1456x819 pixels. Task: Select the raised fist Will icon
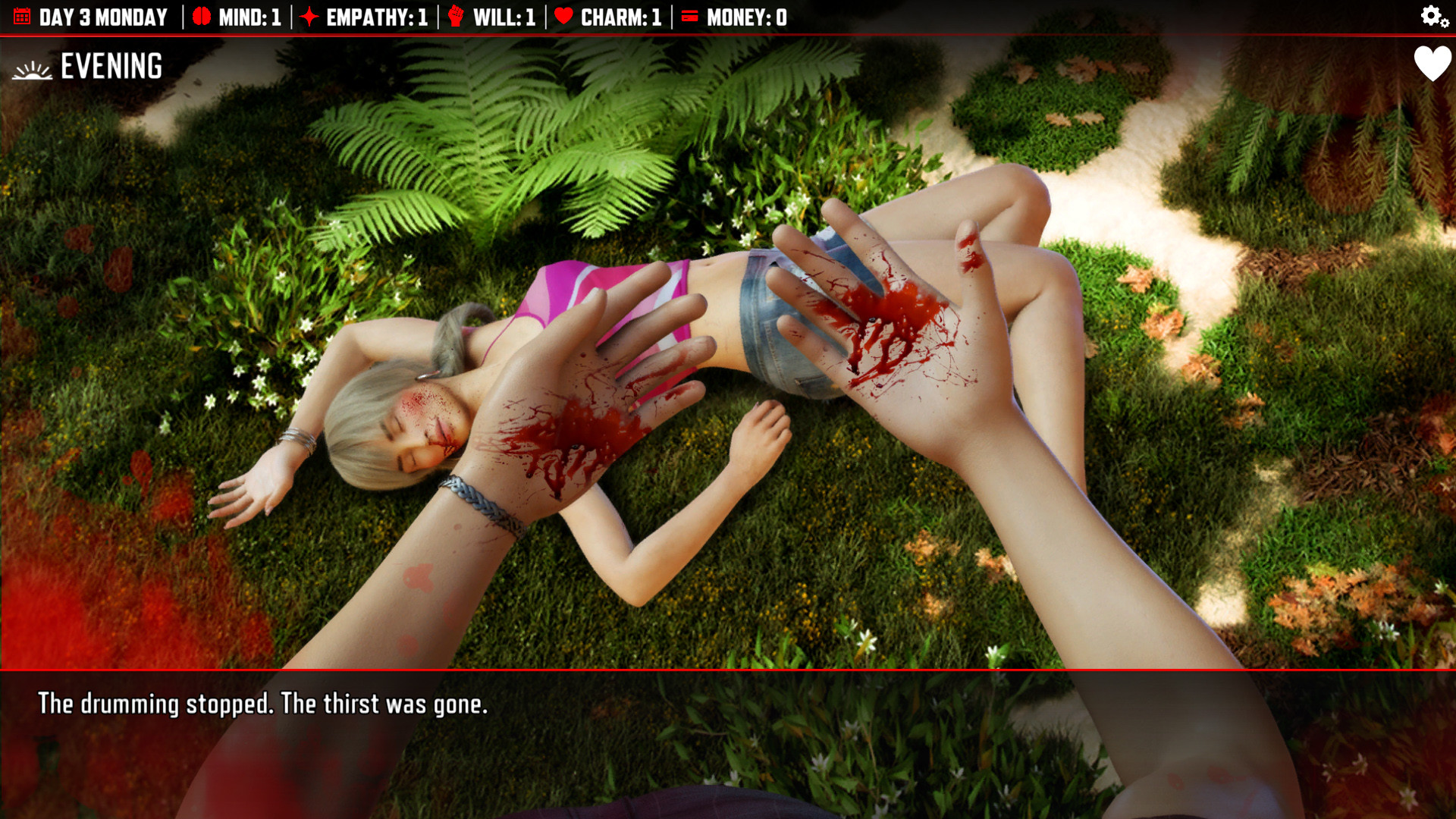[x=455, y=16]
